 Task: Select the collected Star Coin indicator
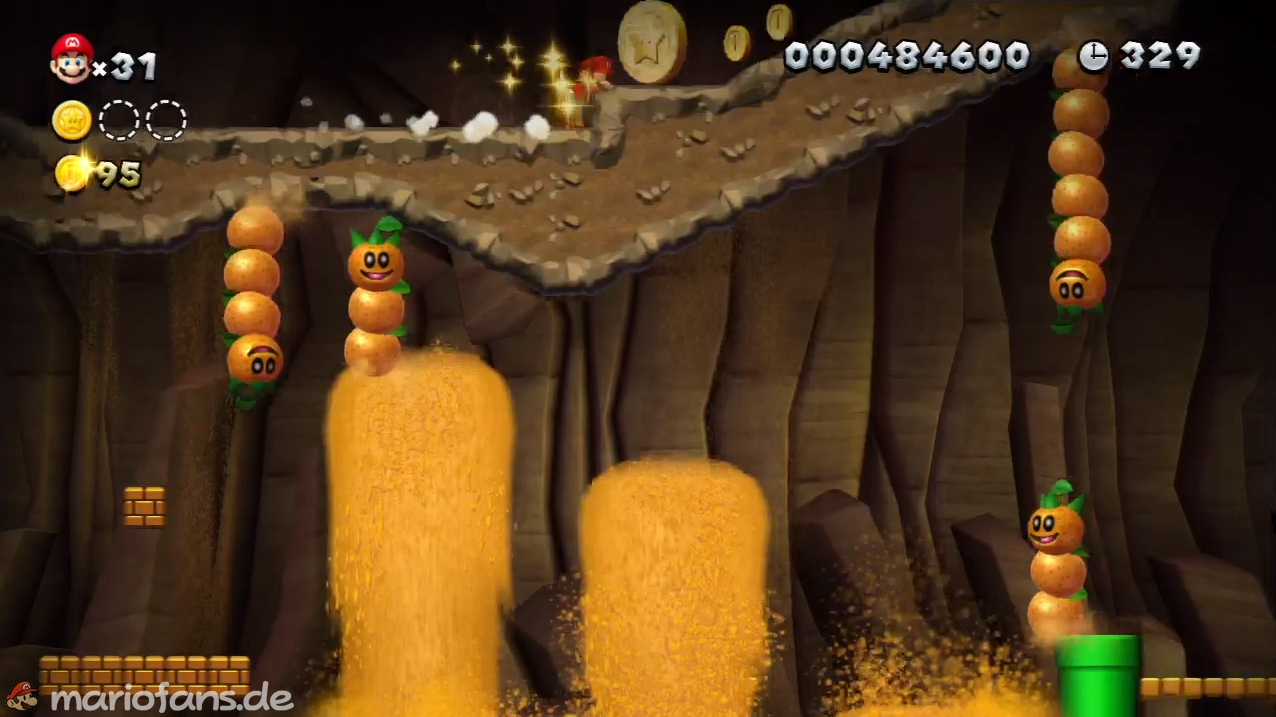[72, 120]
